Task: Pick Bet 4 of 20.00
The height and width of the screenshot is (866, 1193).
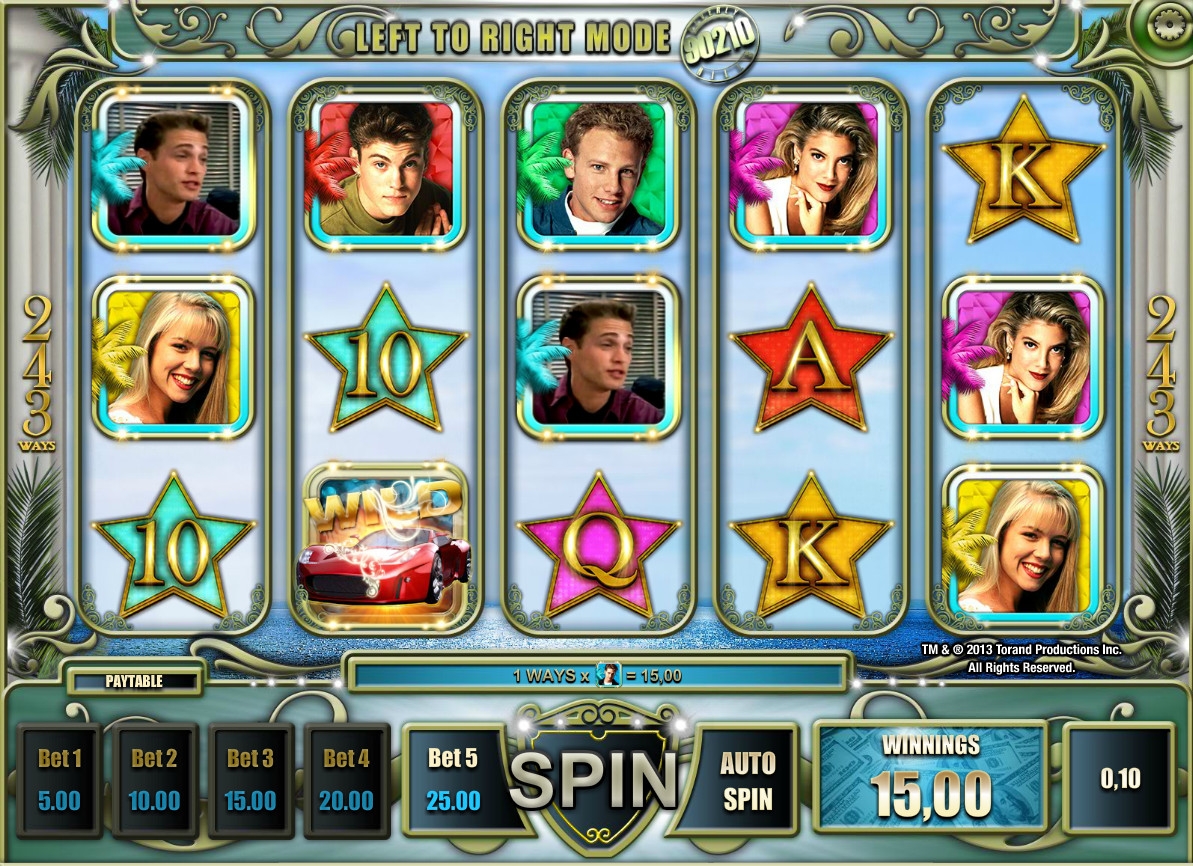Action: click(x=346, y=780)
